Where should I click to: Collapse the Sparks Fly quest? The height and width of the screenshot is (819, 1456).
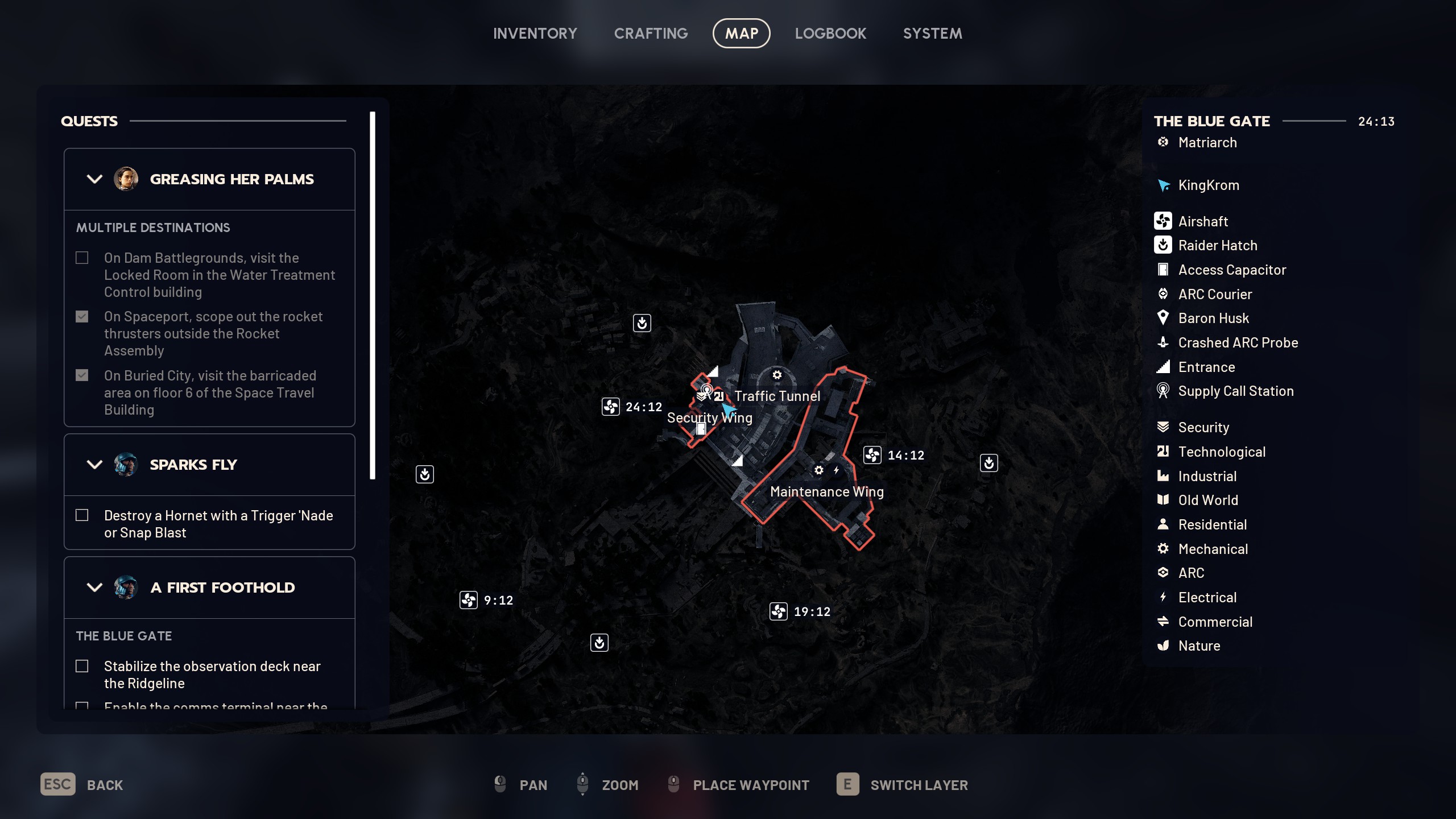(x=94, y=465)
